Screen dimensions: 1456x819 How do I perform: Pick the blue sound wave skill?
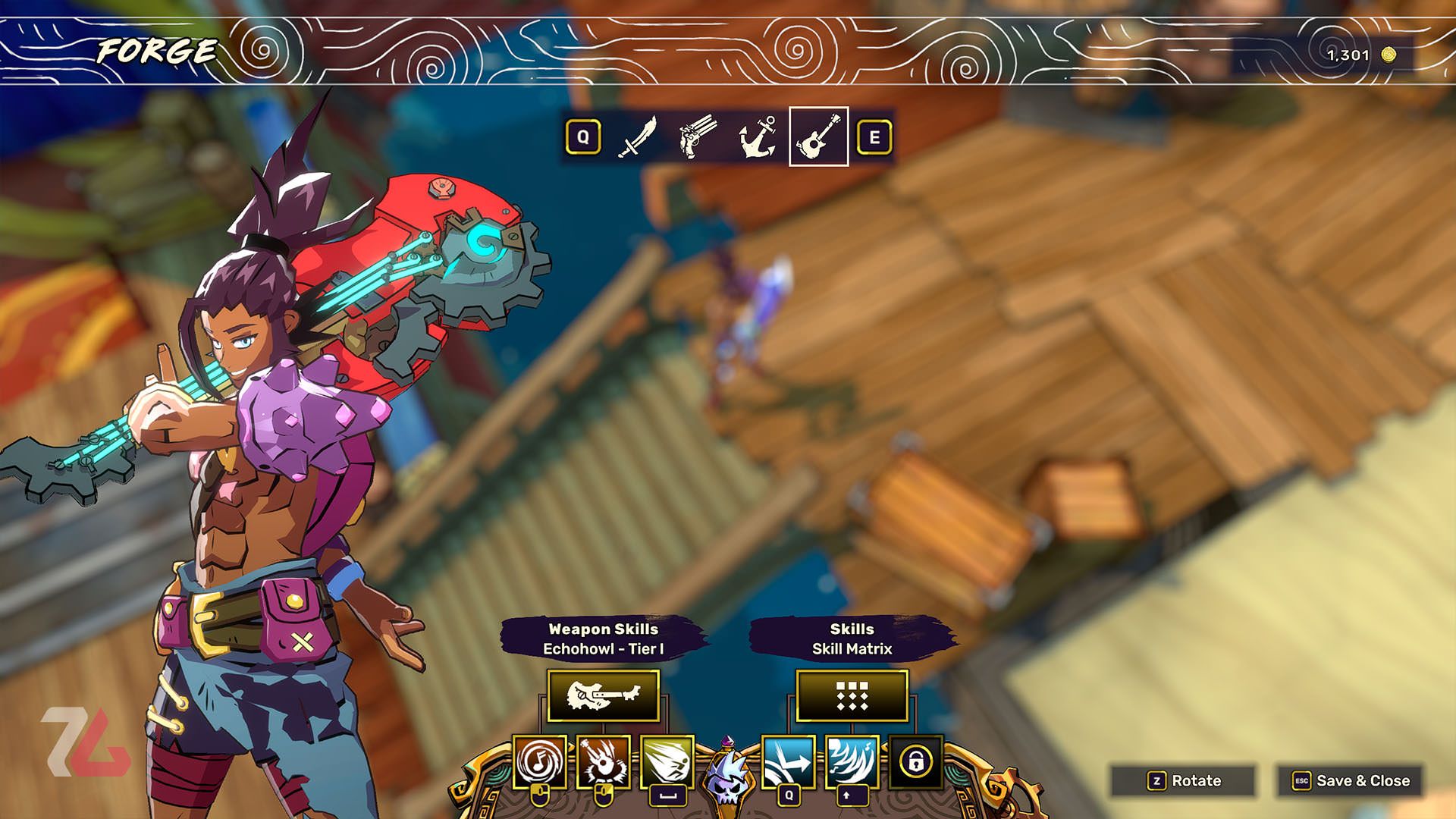(x=852, y=761)
